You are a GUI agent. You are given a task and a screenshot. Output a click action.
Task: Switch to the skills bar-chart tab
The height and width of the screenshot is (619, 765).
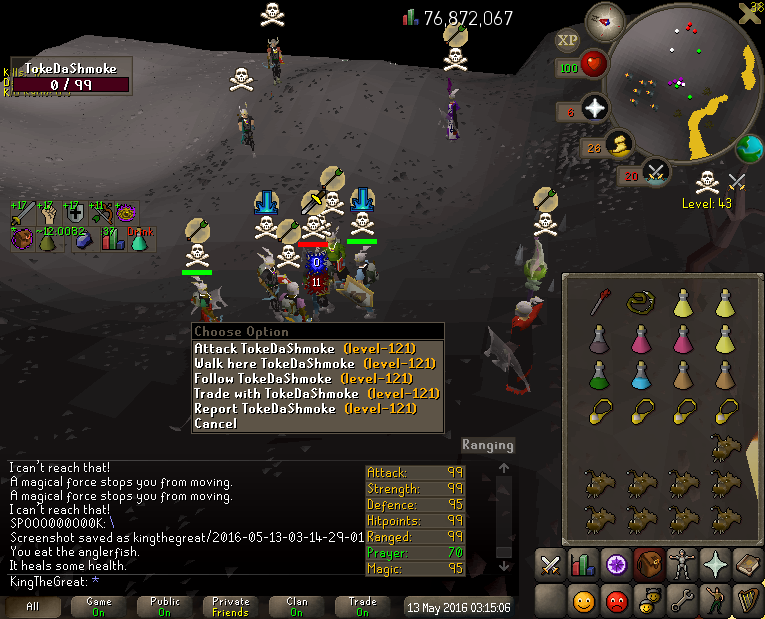pyautogui.click(x=582, y=565)
